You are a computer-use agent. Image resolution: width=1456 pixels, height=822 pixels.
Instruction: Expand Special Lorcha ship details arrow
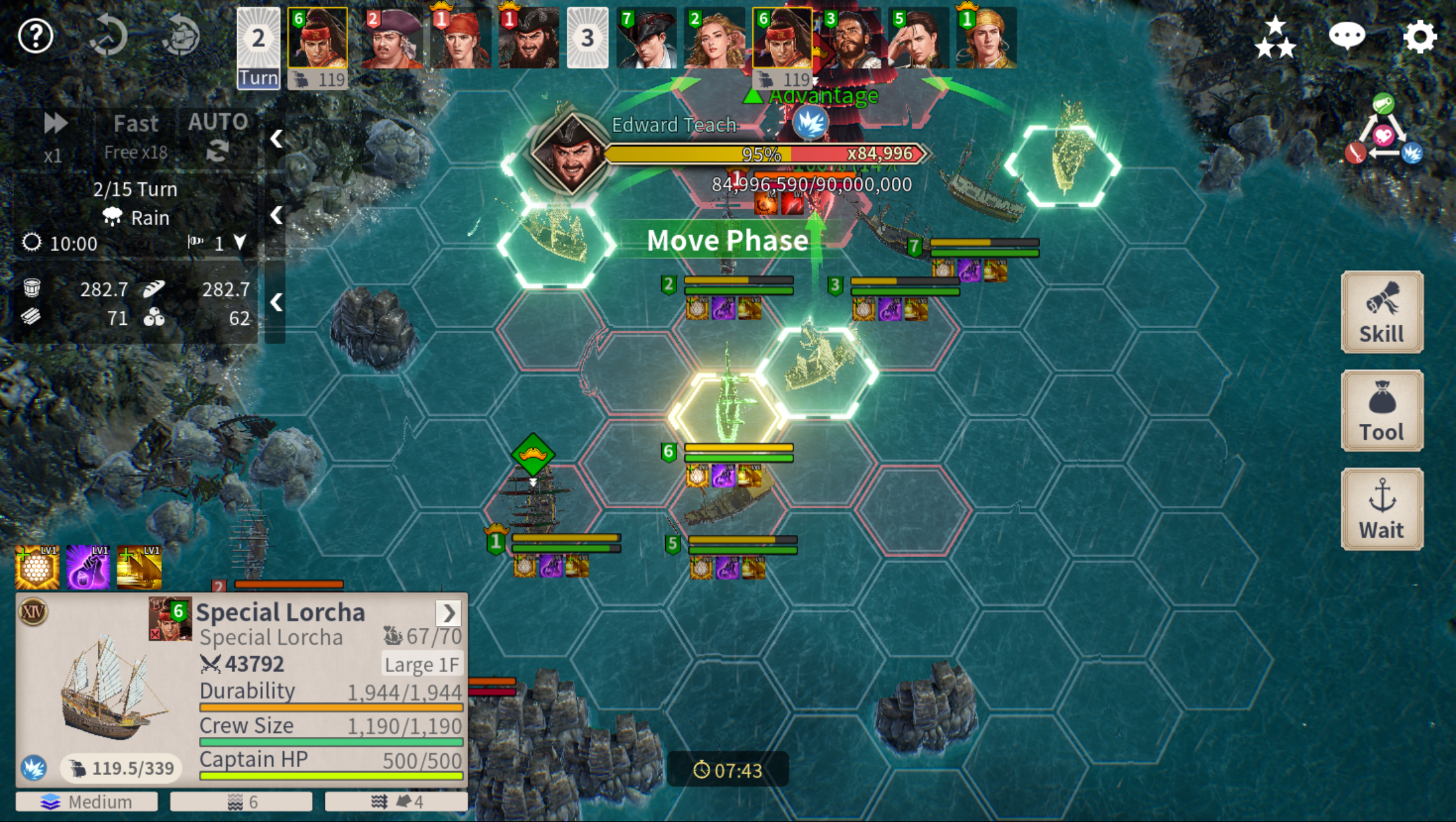[449, 613]
